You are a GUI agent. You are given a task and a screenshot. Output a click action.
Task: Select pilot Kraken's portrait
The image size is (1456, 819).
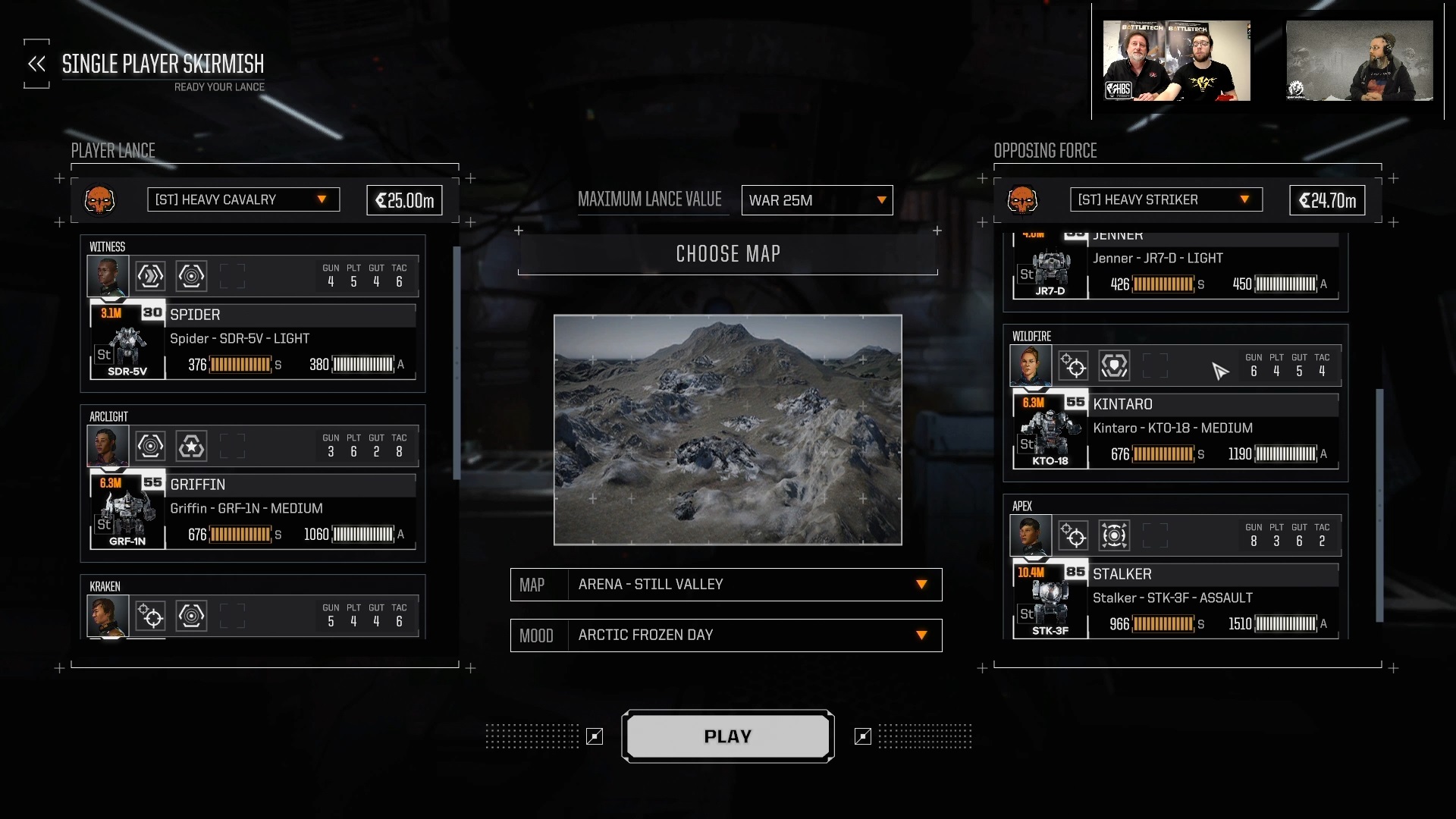(108, 616)
